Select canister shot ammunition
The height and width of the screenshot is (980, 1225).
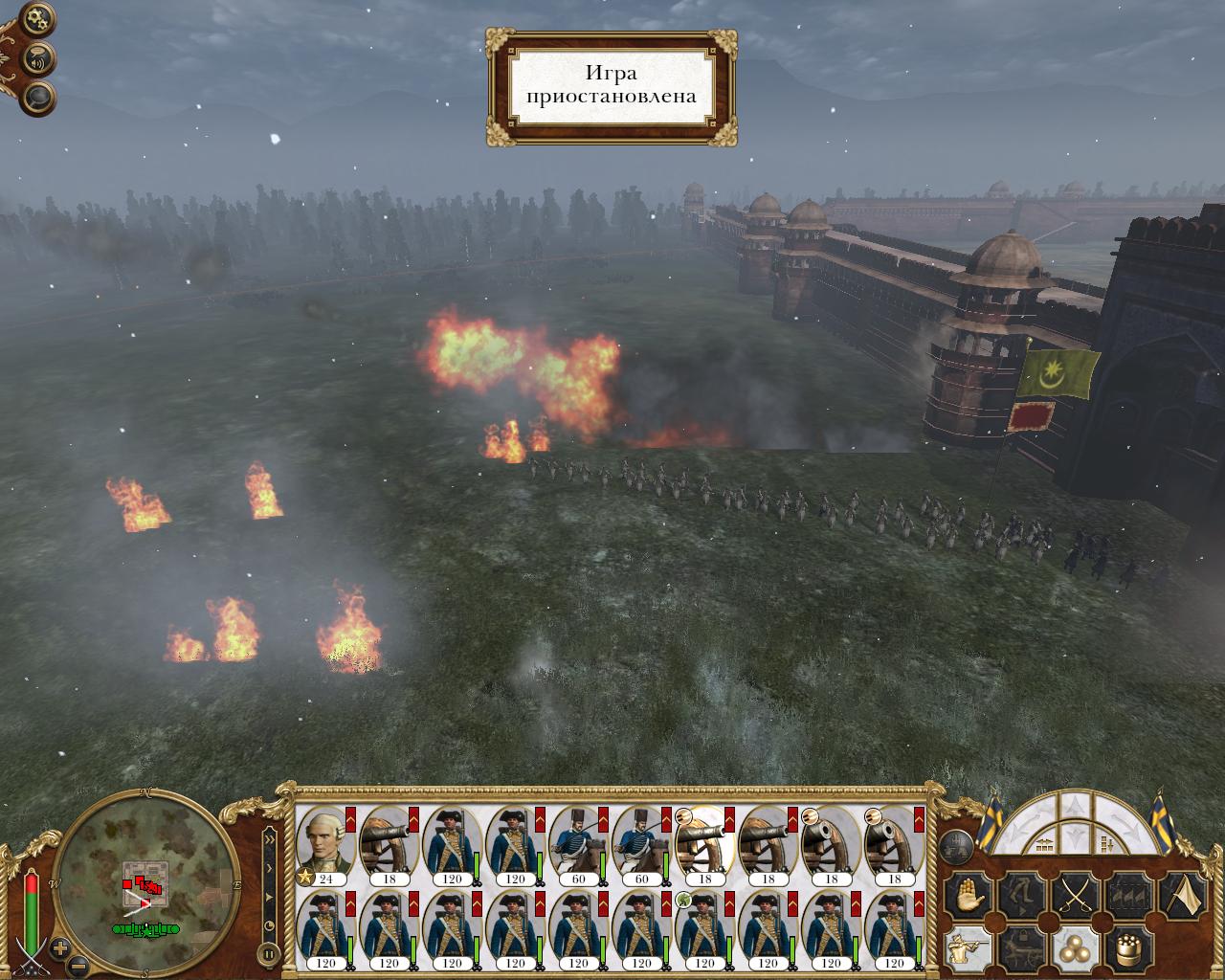(1129, 949)
